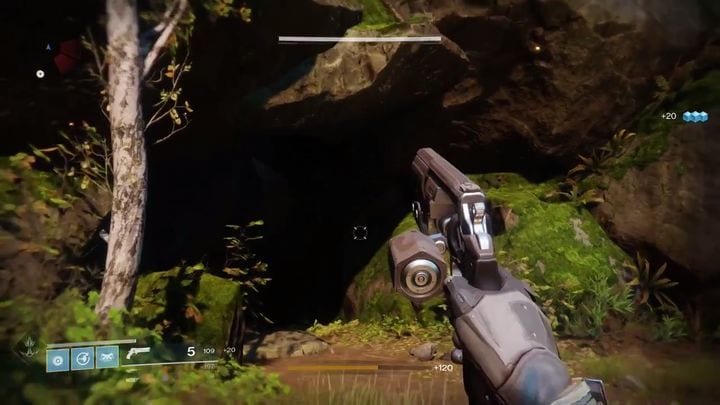
Task: Activate the melee ability icon
Action: point(82,357)
